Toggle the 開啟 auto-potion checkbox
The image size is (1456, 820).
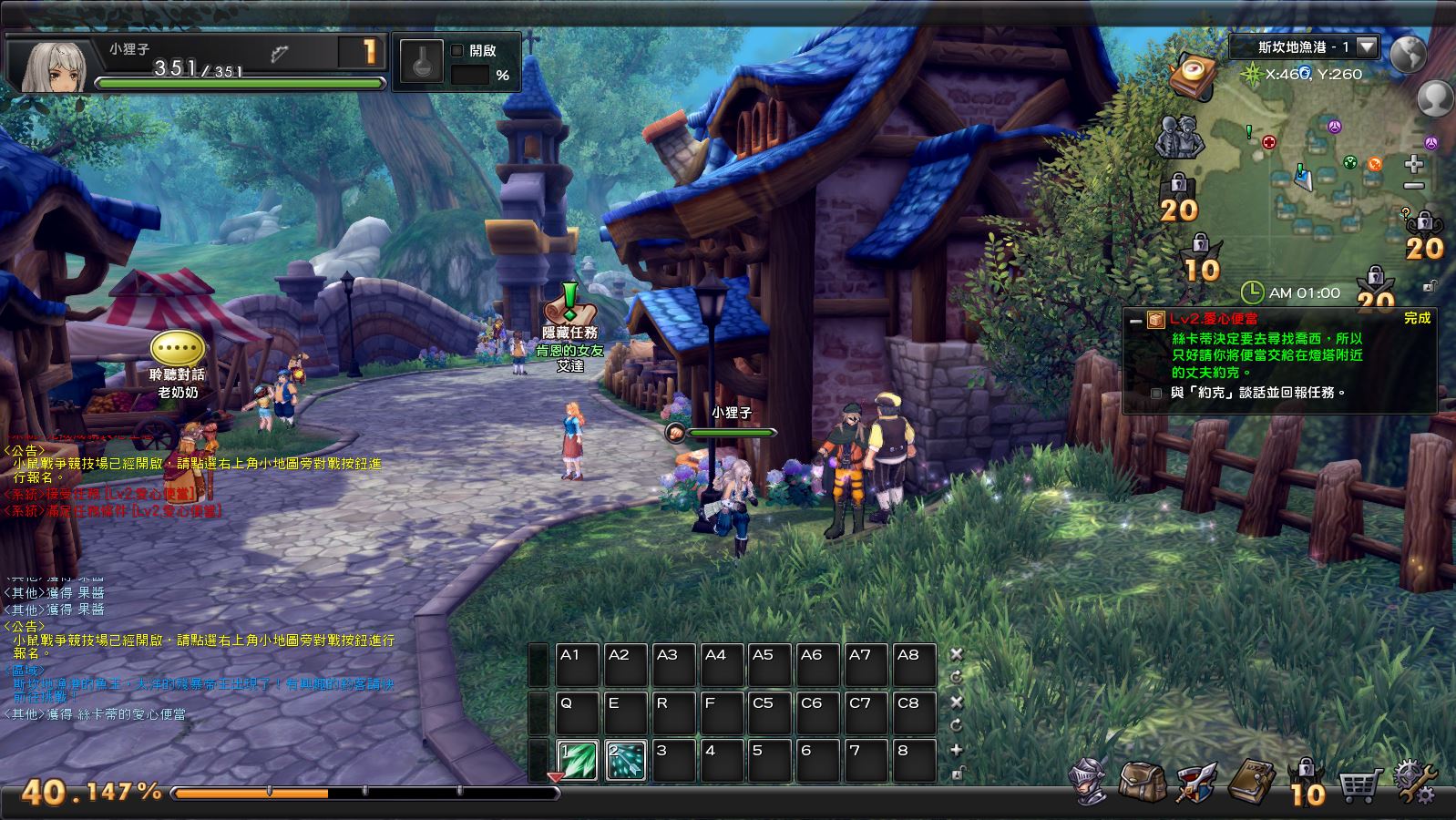(x=458, y=51)
